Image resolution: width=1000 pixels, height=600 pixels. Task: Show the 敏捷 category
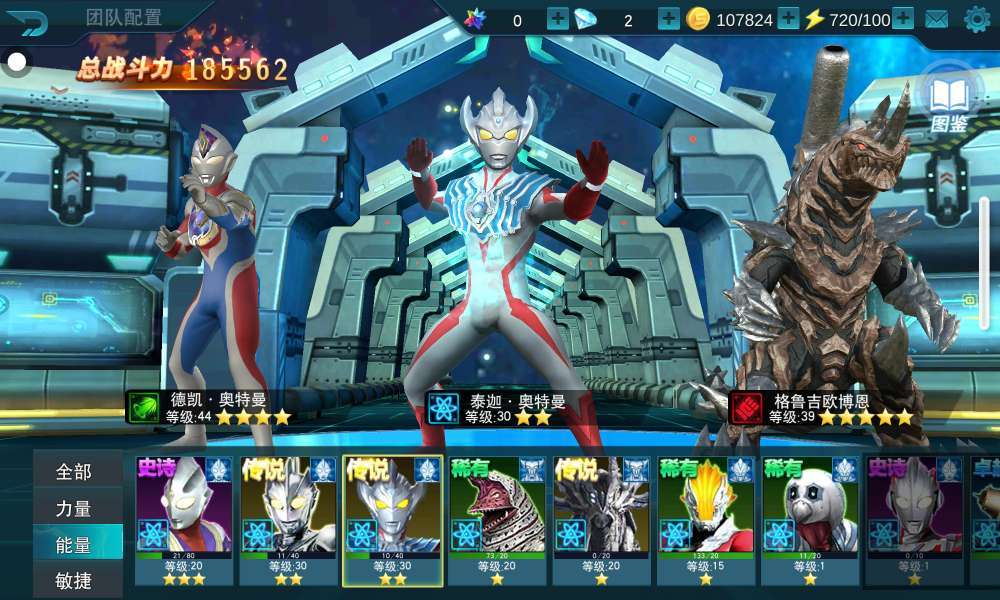click(x=75, y=581)
